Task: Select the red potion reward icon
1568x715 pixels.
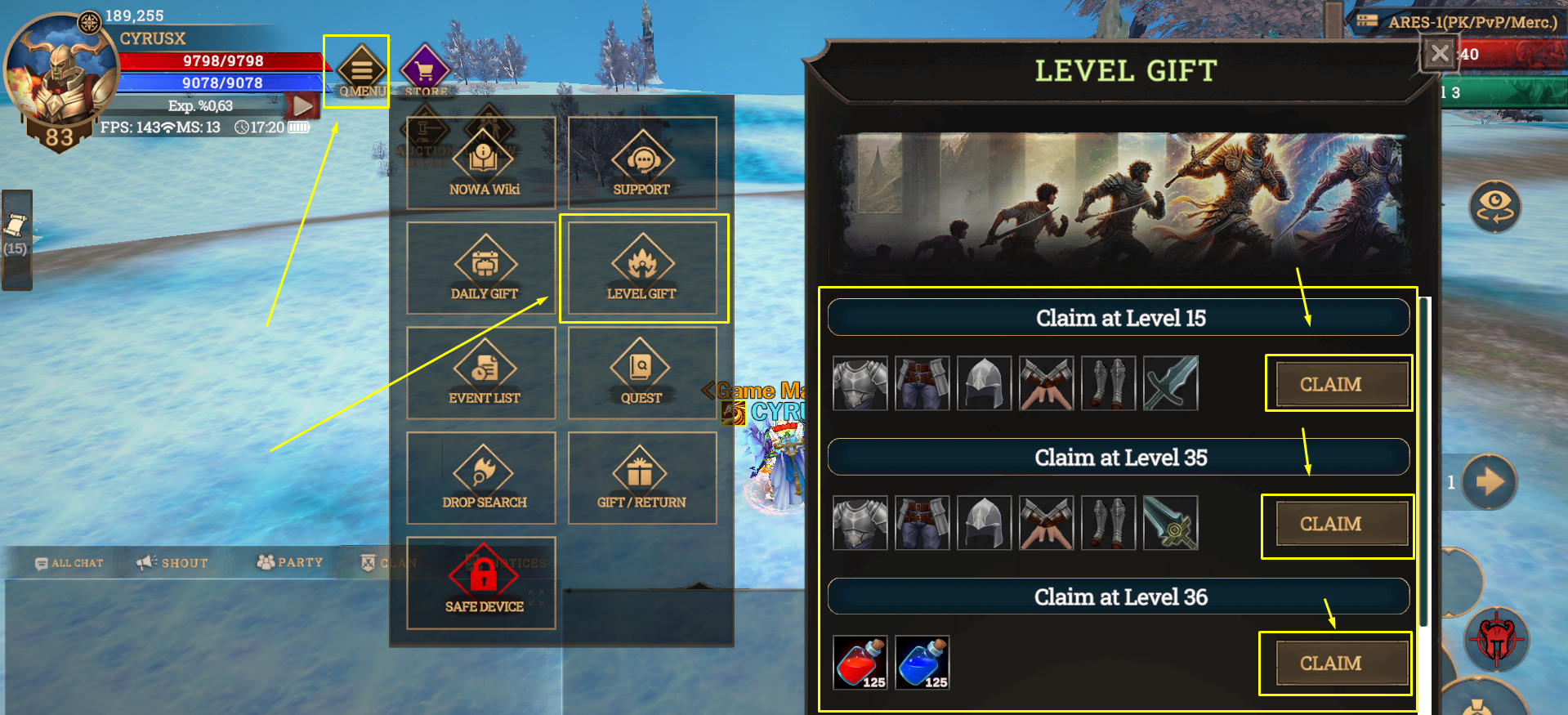Action: [x=860, y=663]
